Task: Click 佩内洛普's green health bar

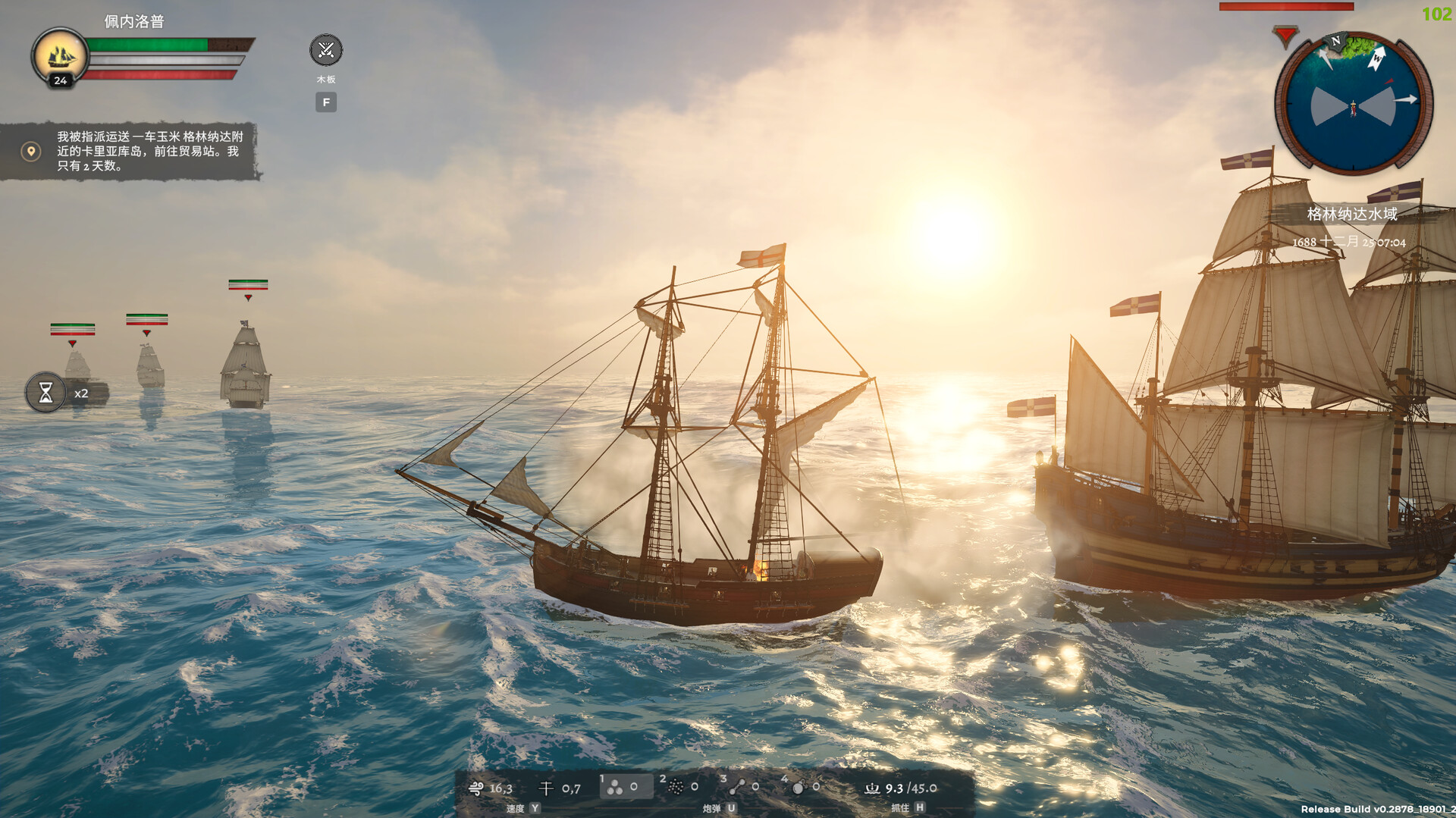Action: click(148, 44)
